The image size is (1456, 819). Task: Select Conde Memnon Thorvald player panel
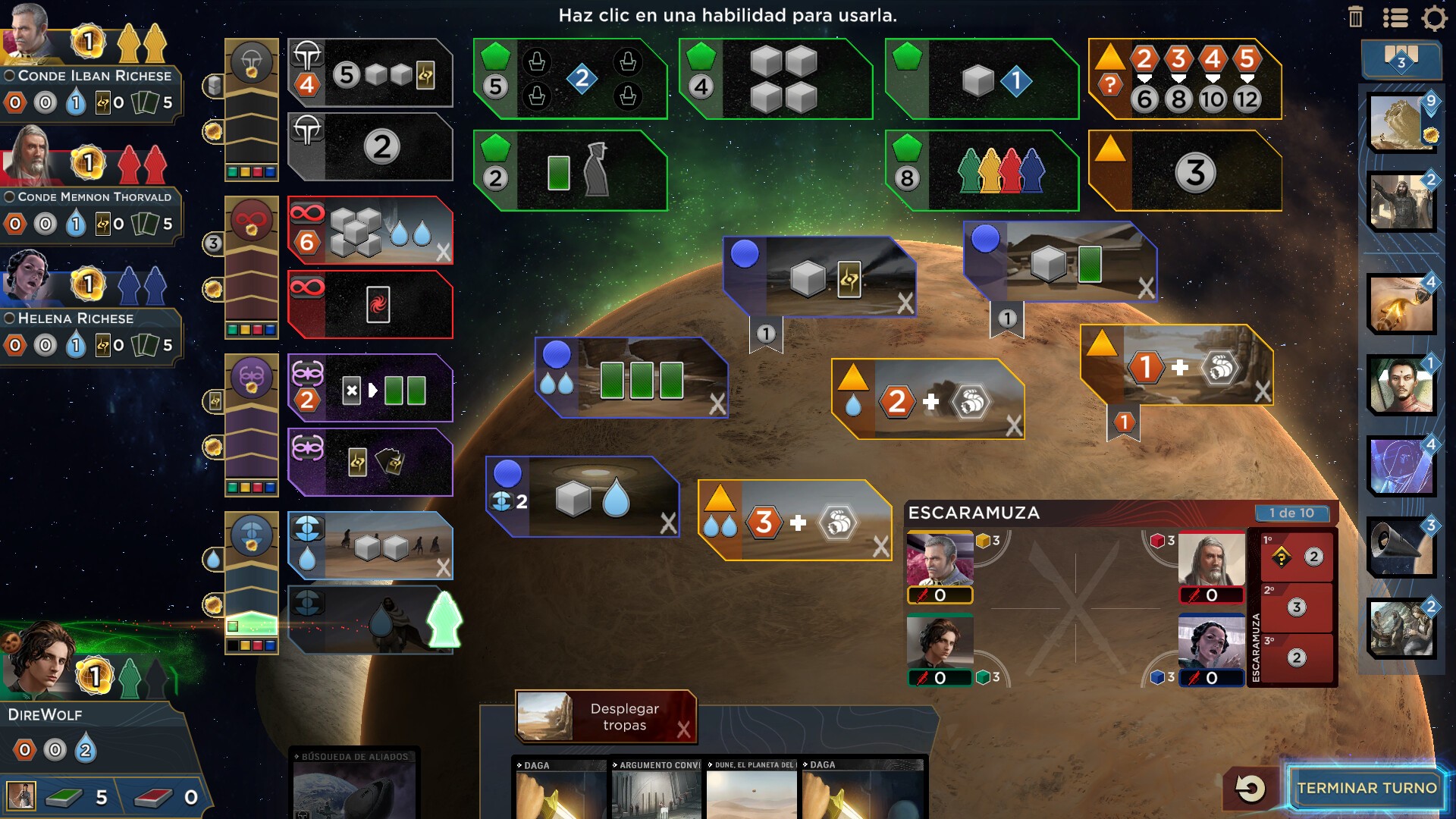point(89,197)
